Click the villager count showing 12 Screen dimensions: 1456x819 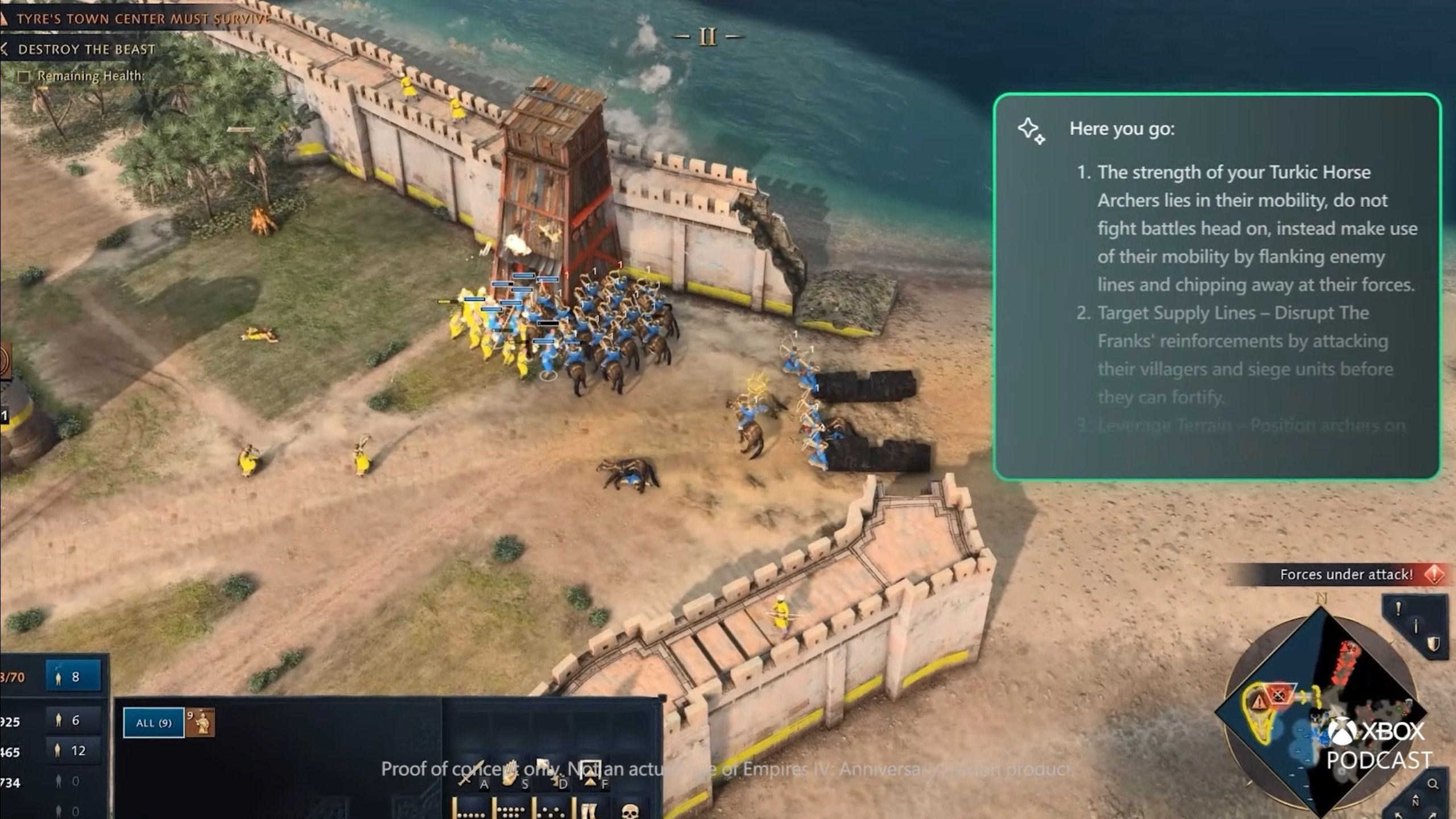tap(73, 751)
